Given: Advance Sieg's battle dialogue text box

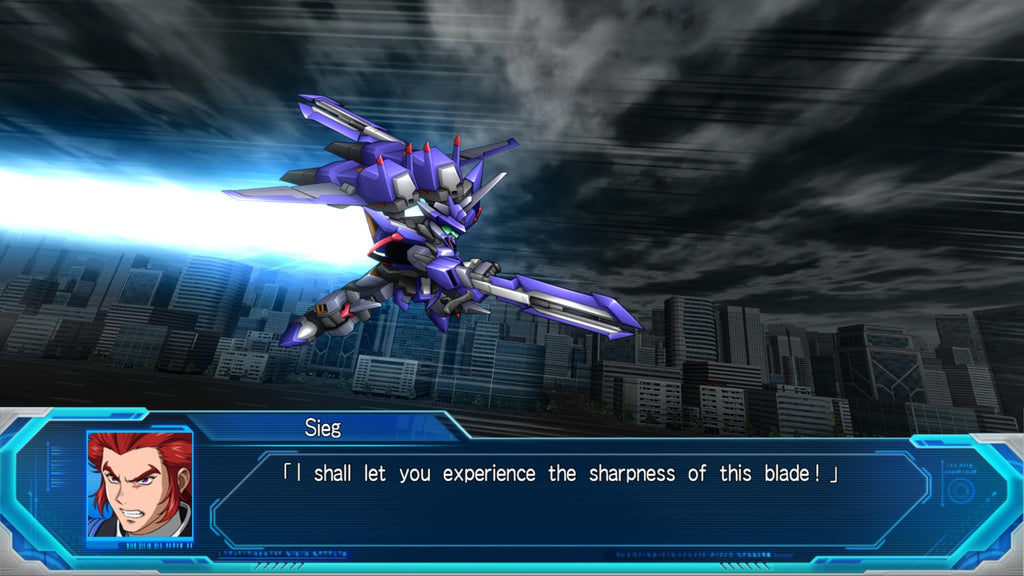Looking at the screenshot, I should (560, 495).
